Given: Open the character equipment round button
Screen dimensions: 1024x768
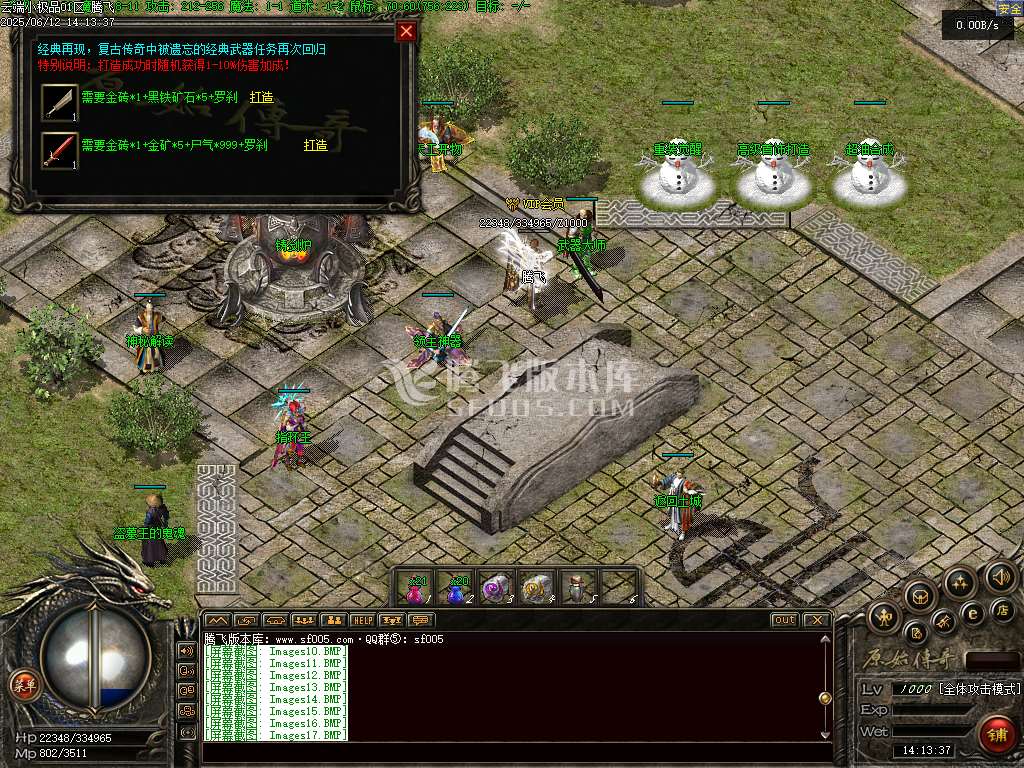Looking at the screenshot, I should 884,614.
